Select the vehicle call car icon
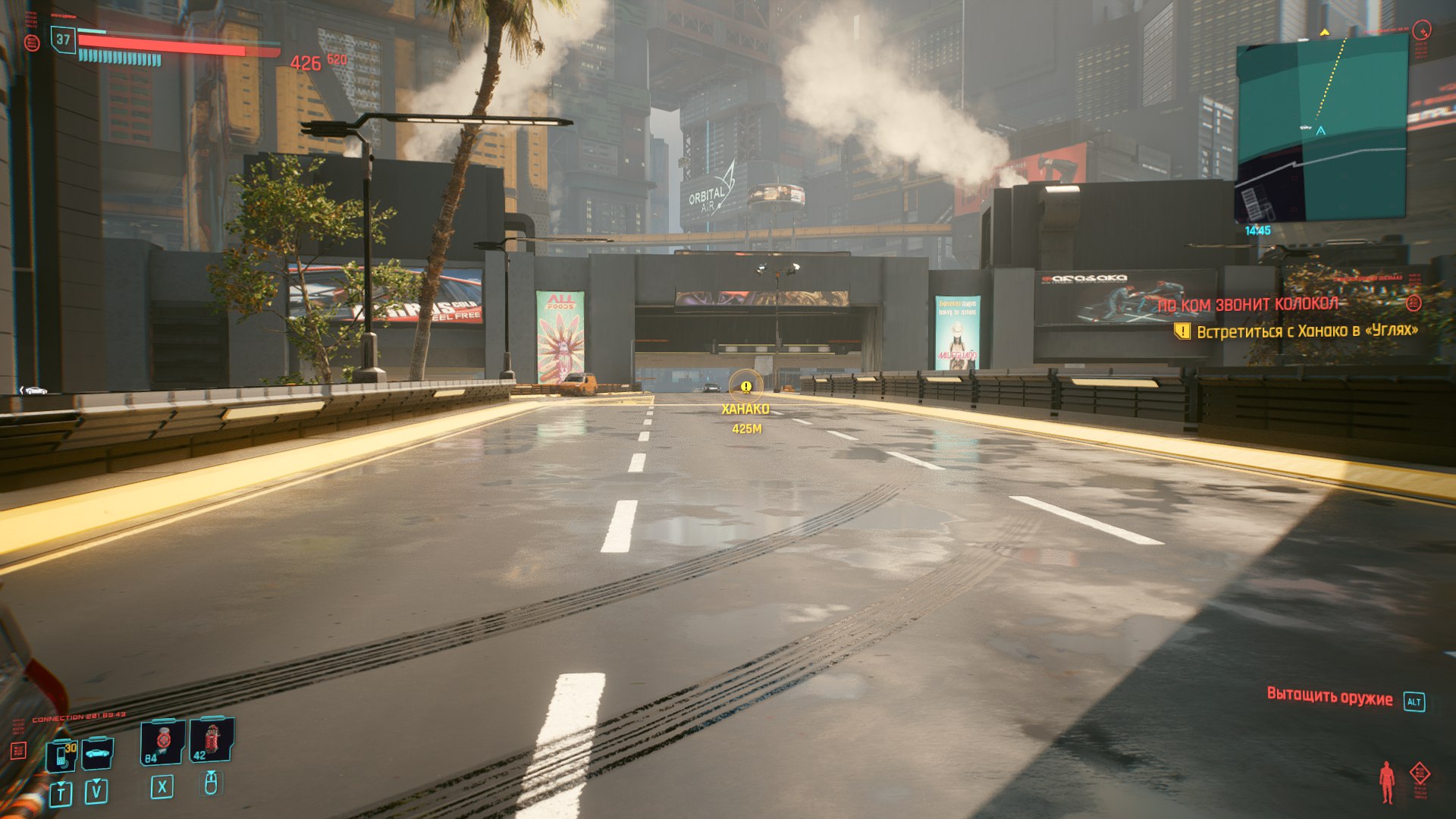Viewport: 1456px width, 819px height. pyautogui.click(x=98, y=753)
